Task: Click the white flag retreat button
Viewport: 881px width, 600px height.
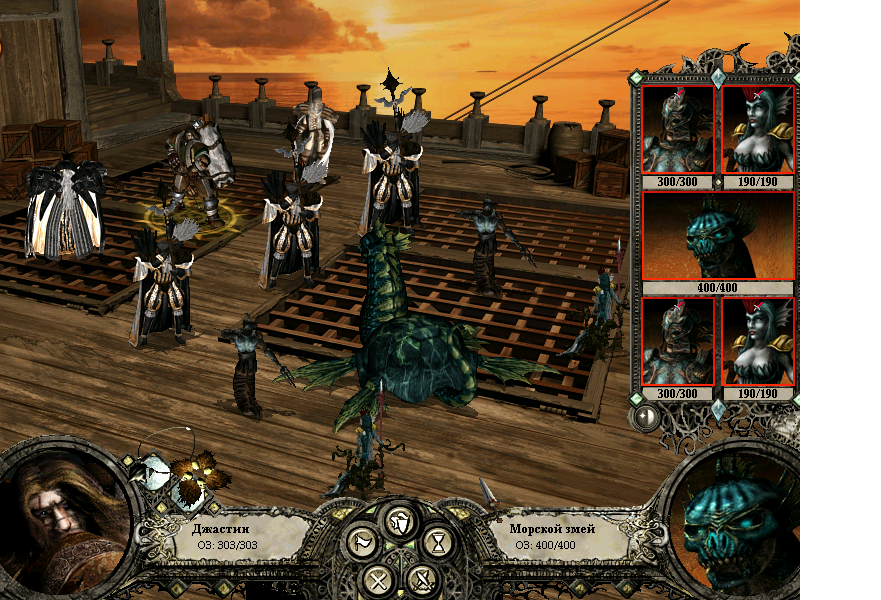Action: tap(361, 544)
